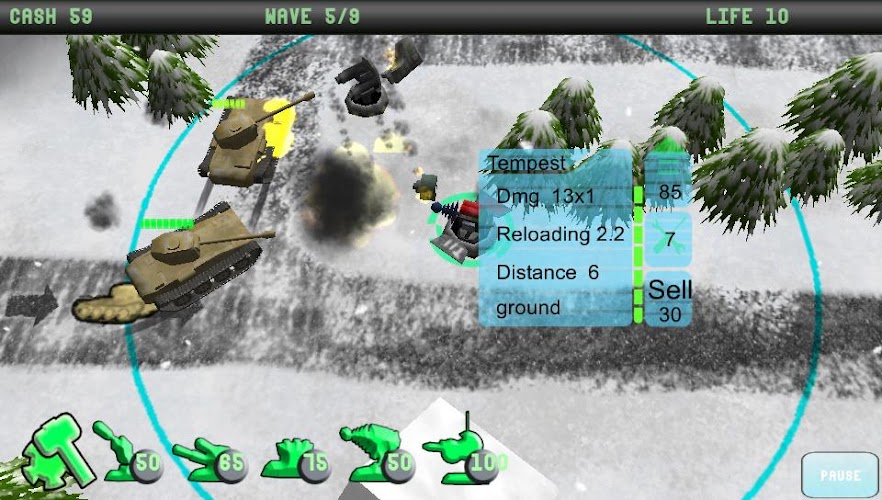
Task: Upgrade the Tempest tower for 85
Action: pyautogui.click(x=667, y=180)
